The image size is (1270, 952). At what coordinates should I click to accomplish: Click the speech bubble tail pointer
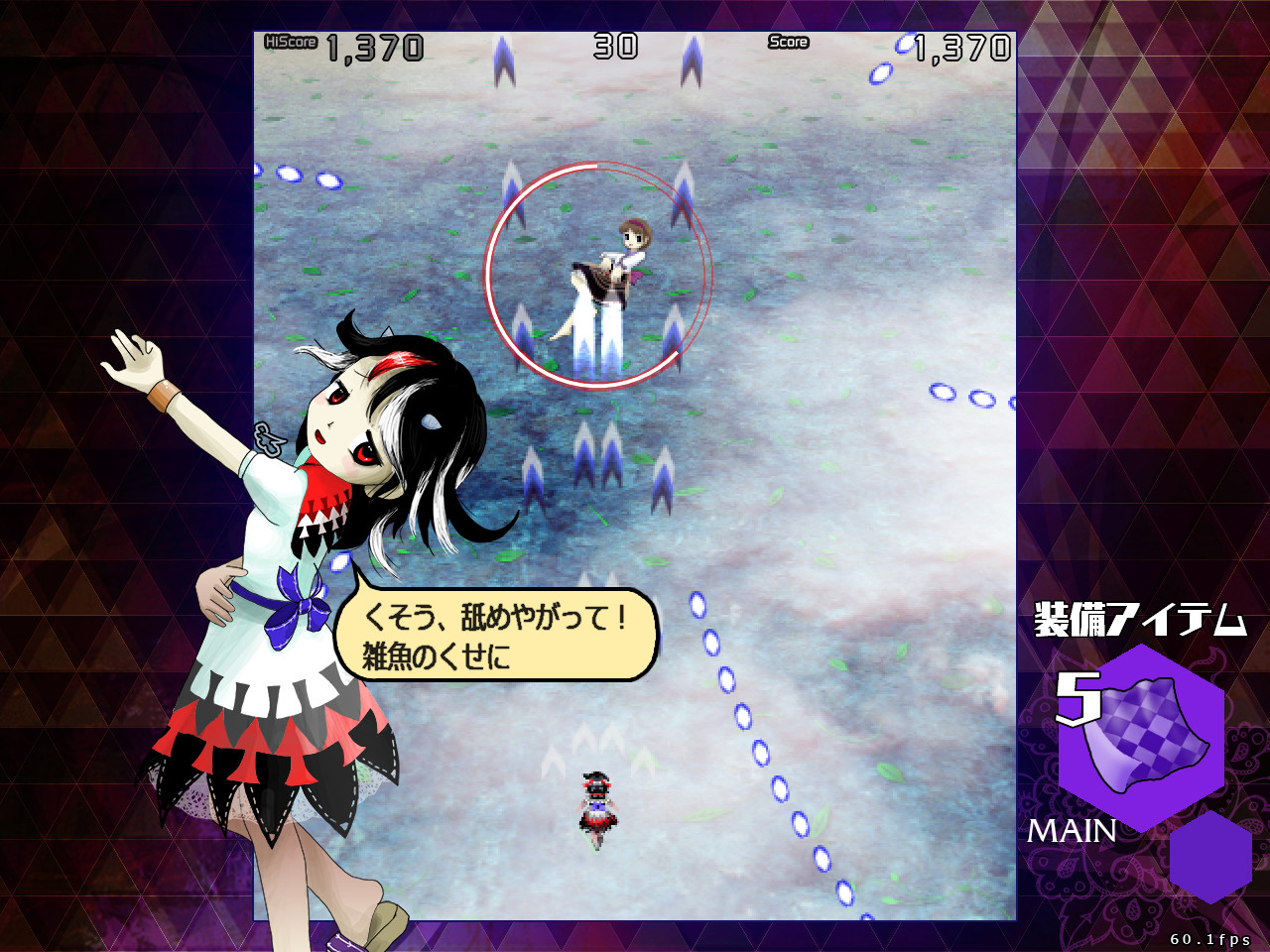click(x=357, y=577)
